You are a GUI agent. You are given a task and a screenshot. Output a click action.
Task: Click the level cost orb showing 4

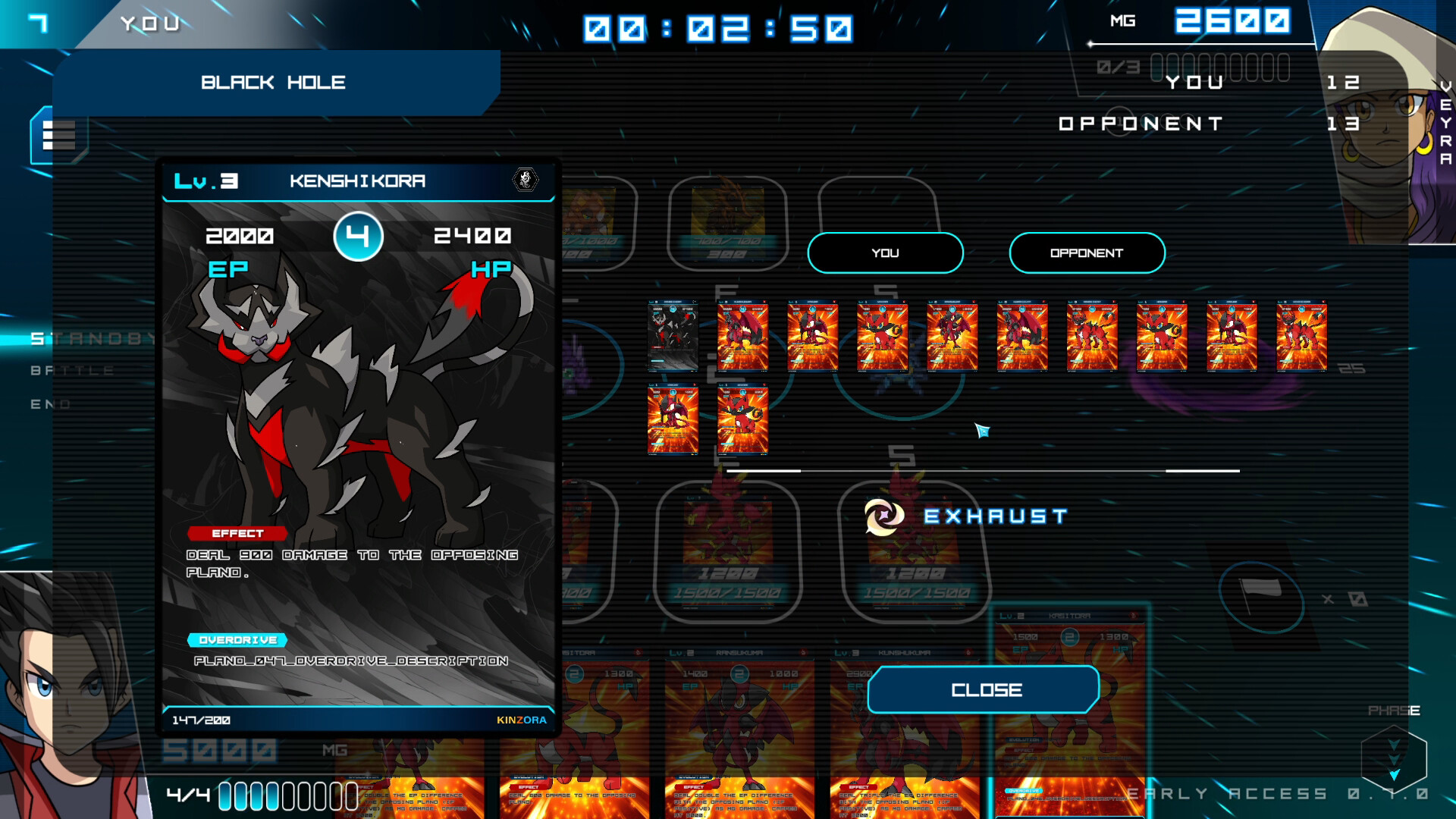pos(359,236)
